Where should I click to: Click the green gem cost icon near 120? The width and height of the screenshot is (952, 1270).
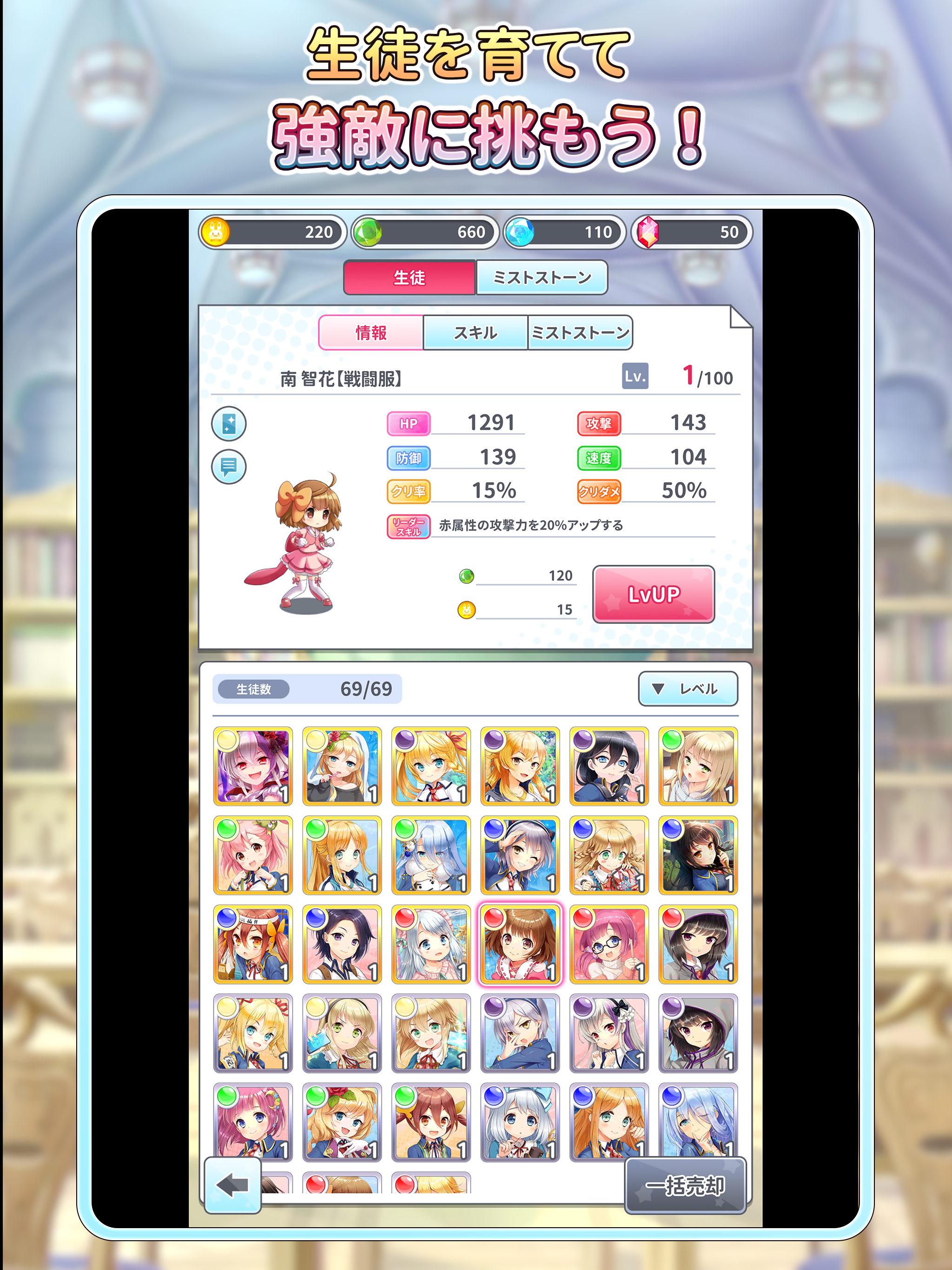tap(466, 576)
